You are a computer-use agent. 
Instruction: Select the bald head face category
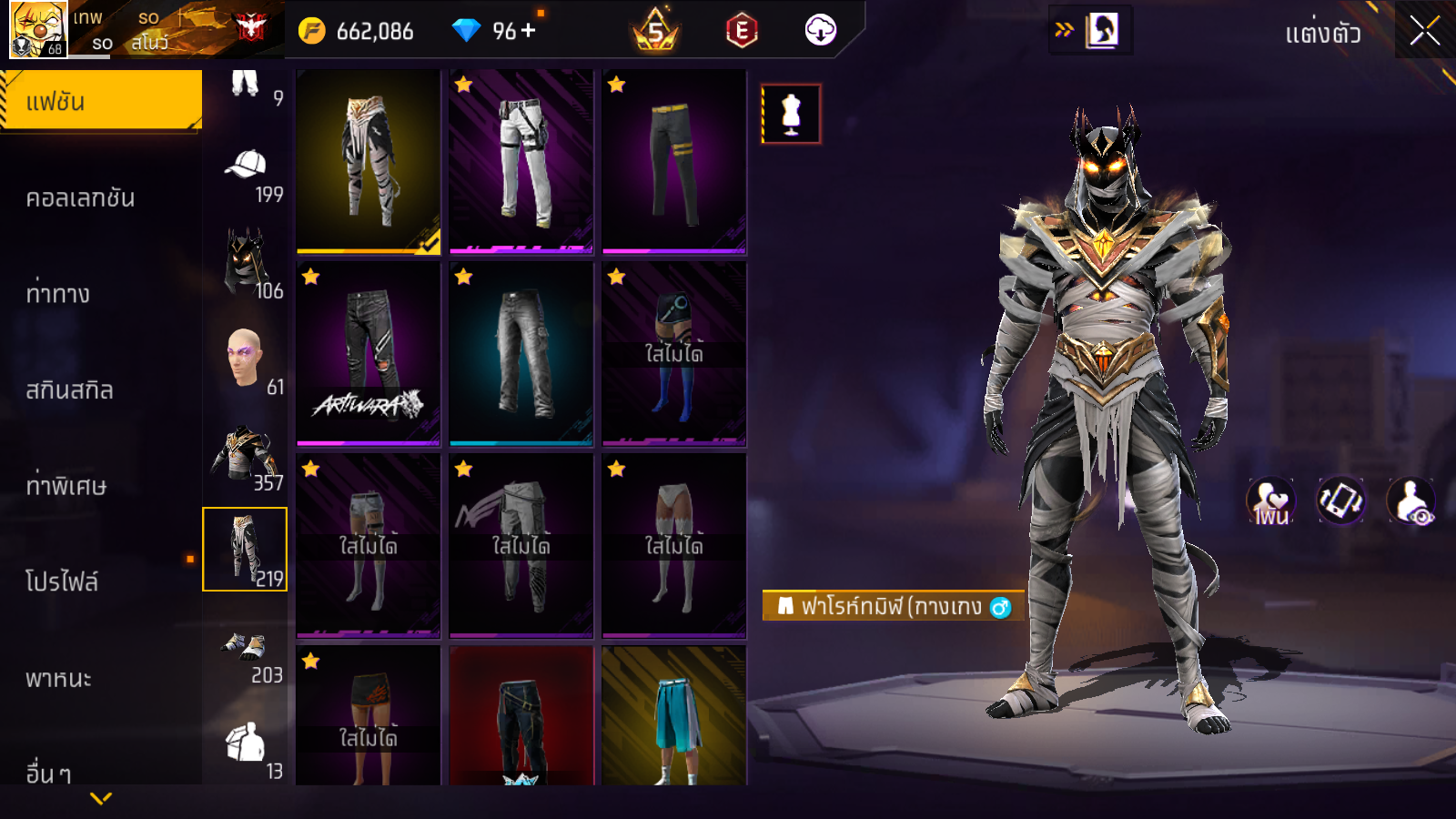246,360
